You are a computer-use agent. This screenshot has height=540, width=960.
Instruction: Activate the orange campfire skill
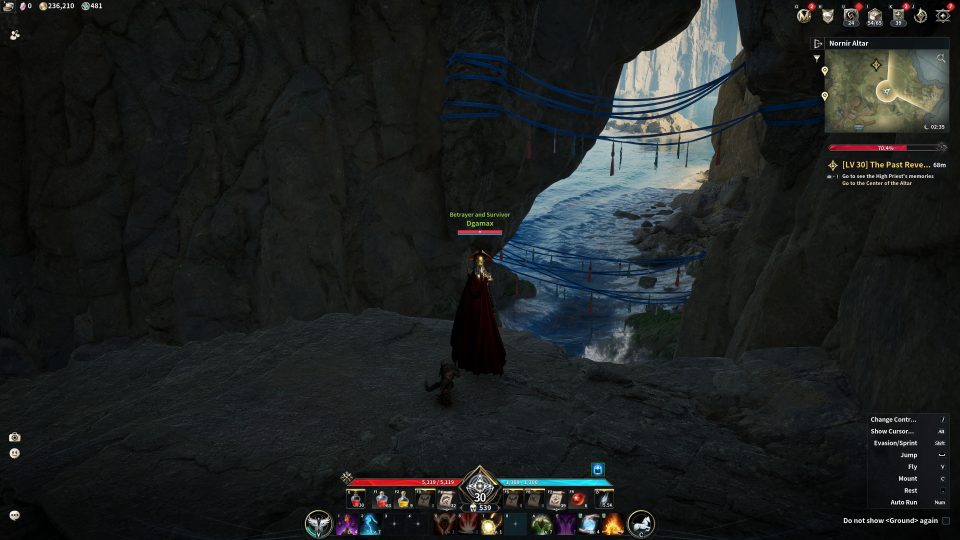(x=613, y=523)
